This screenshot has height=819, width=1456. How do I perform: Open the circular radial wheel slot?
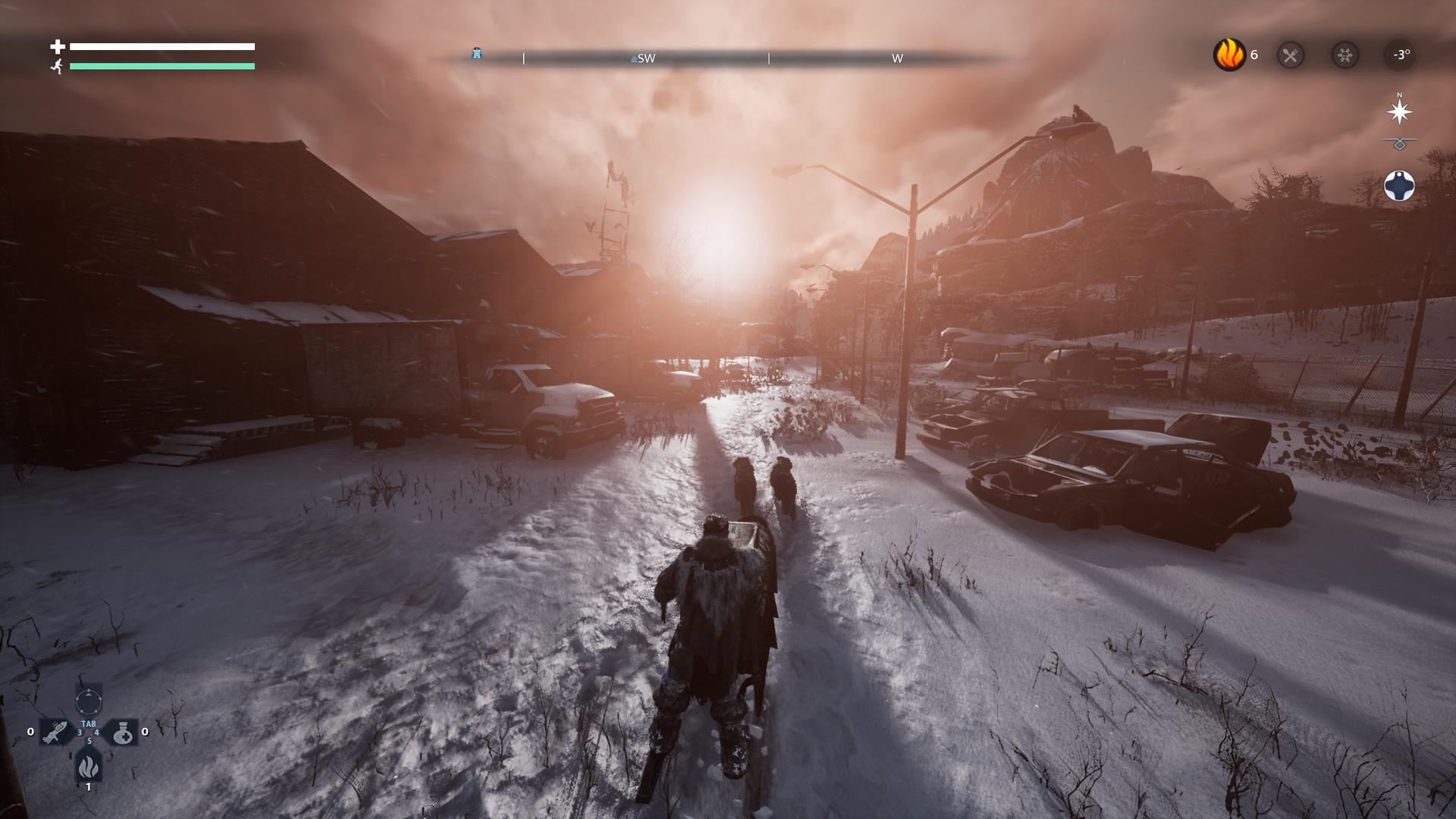click(x=88, y=698)
